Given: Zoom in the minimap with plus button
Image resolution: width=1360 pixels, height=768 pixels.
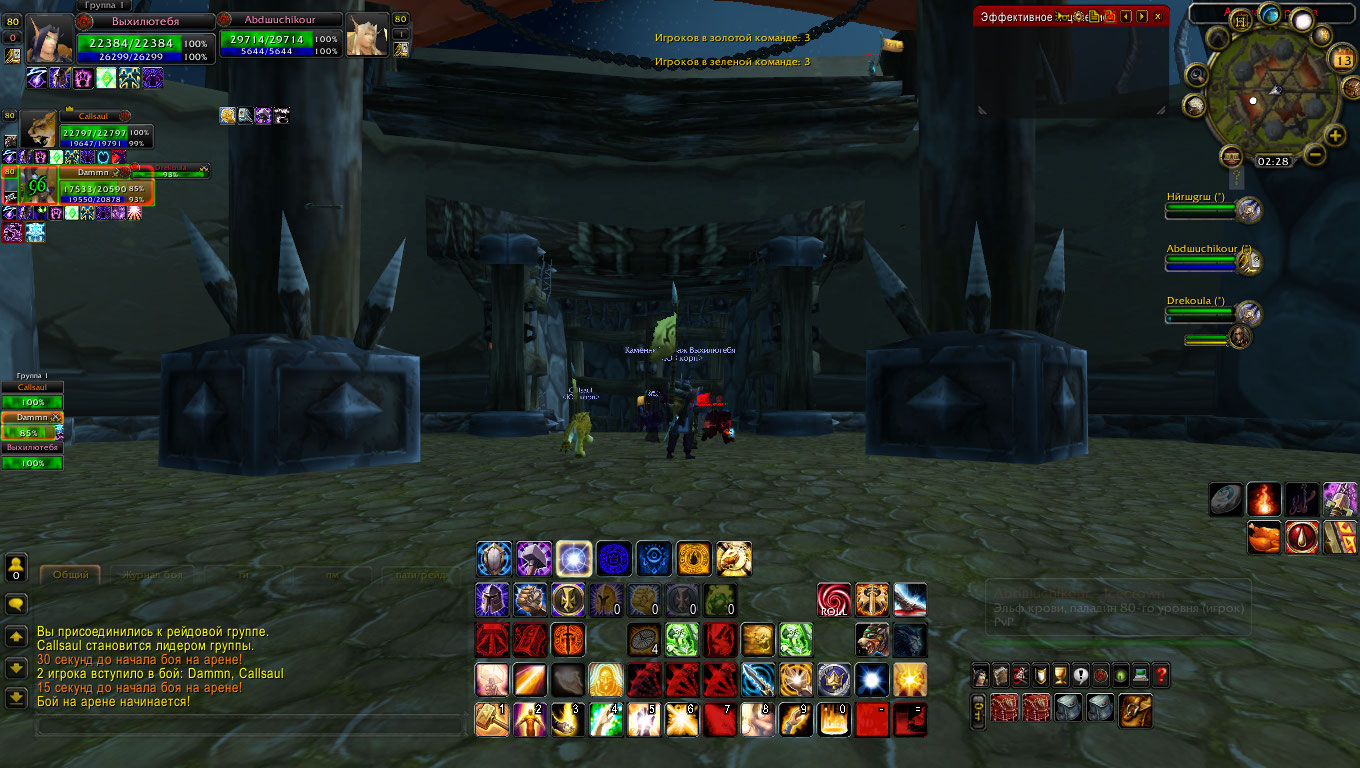Looking at the screenshot, I should coord(1335,135).
